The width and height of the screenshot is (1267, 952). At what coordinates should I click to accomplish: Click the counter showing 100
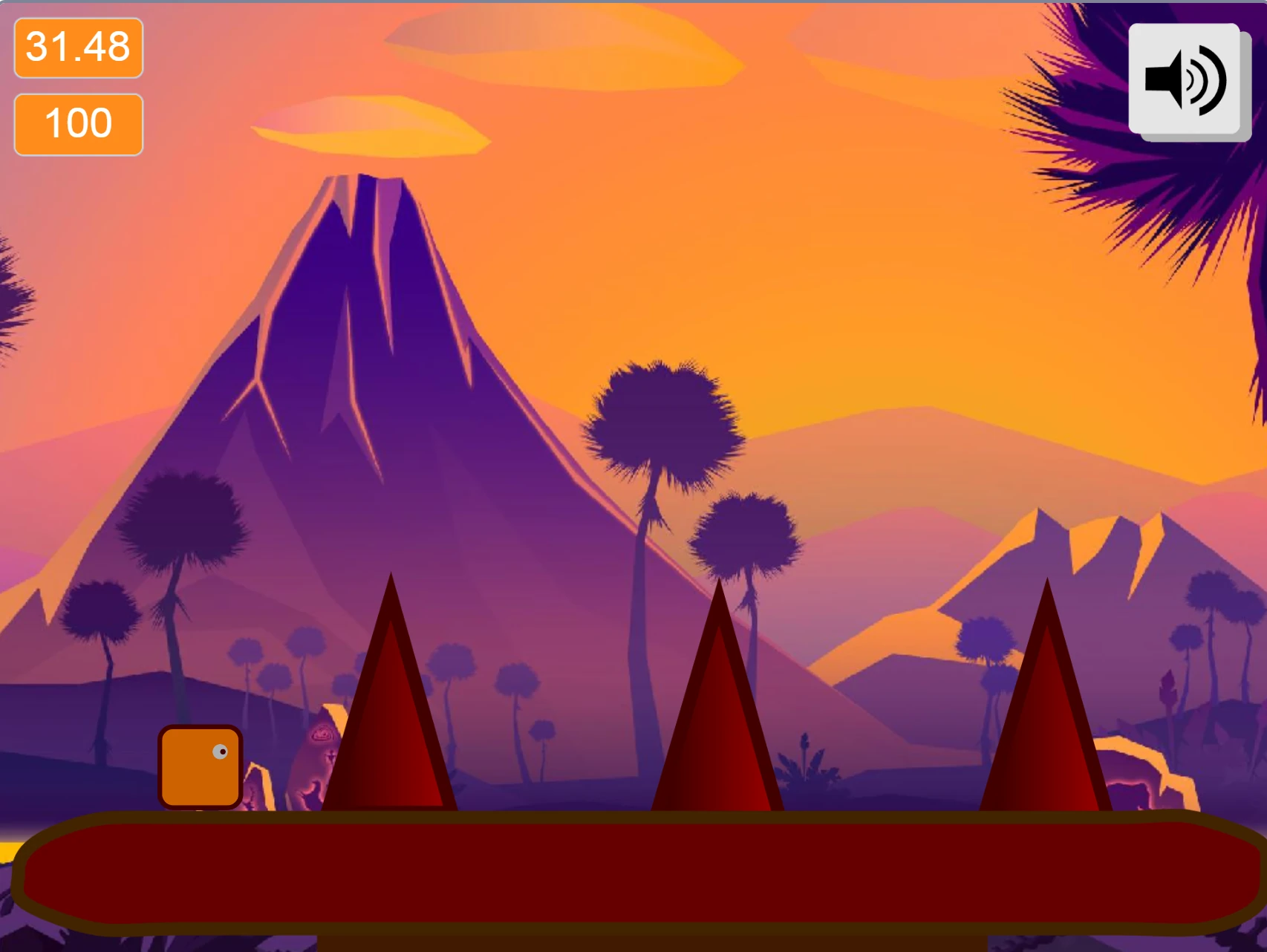[77, 122]
